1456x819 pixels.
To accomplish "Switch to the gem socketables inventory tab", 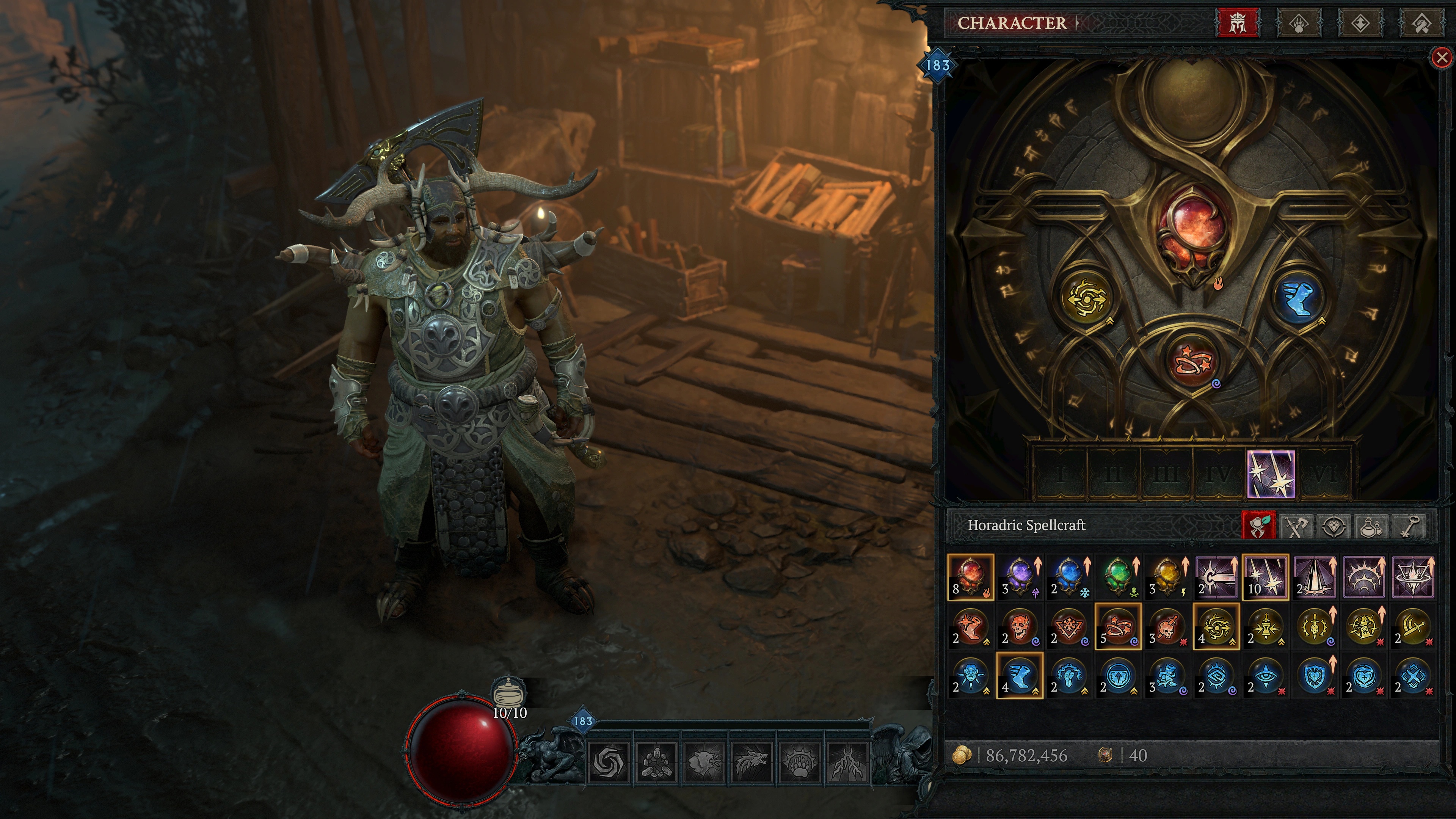I will click(x=1334, y=526).
